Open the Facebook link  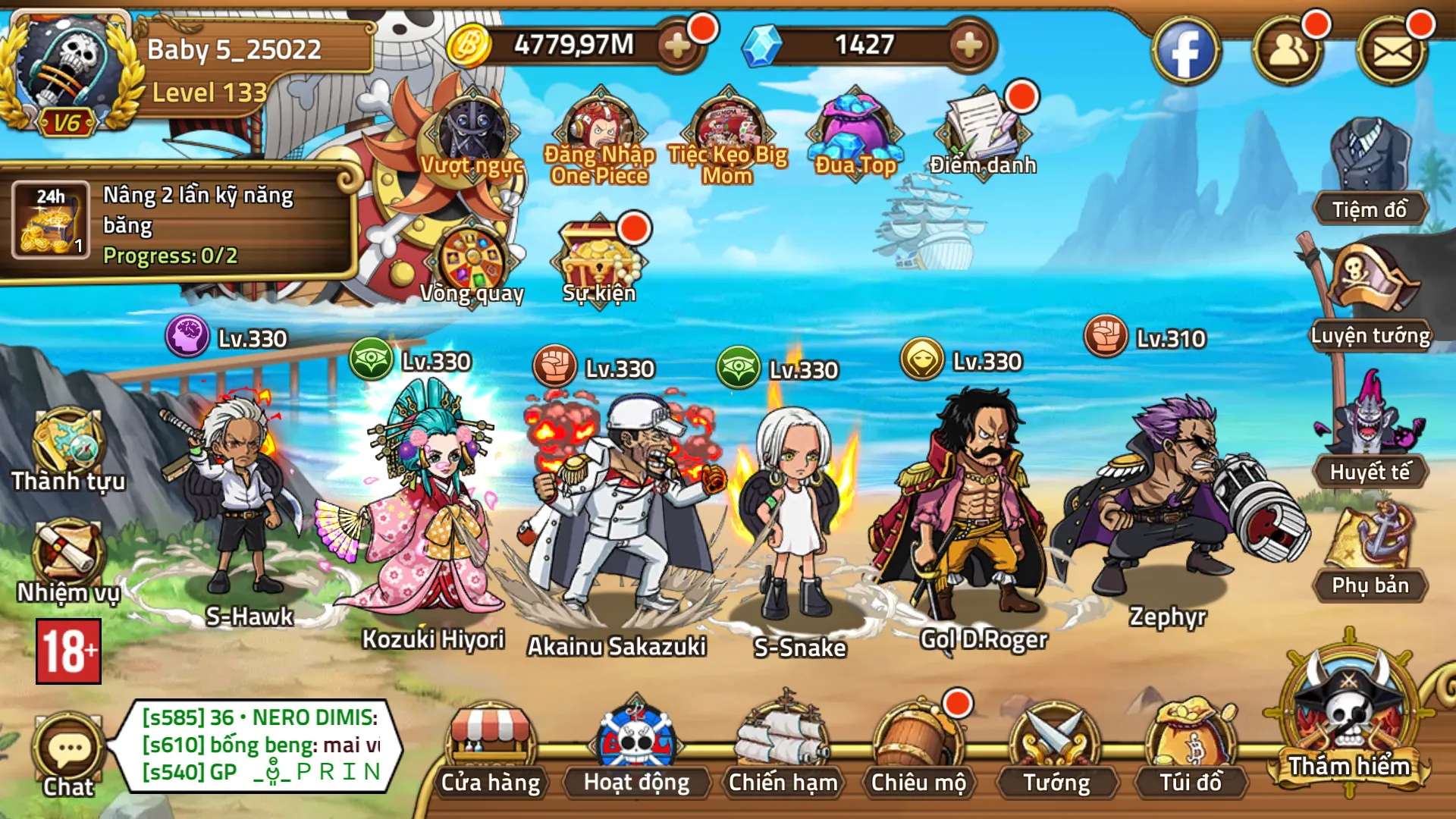click(1185, 52)
